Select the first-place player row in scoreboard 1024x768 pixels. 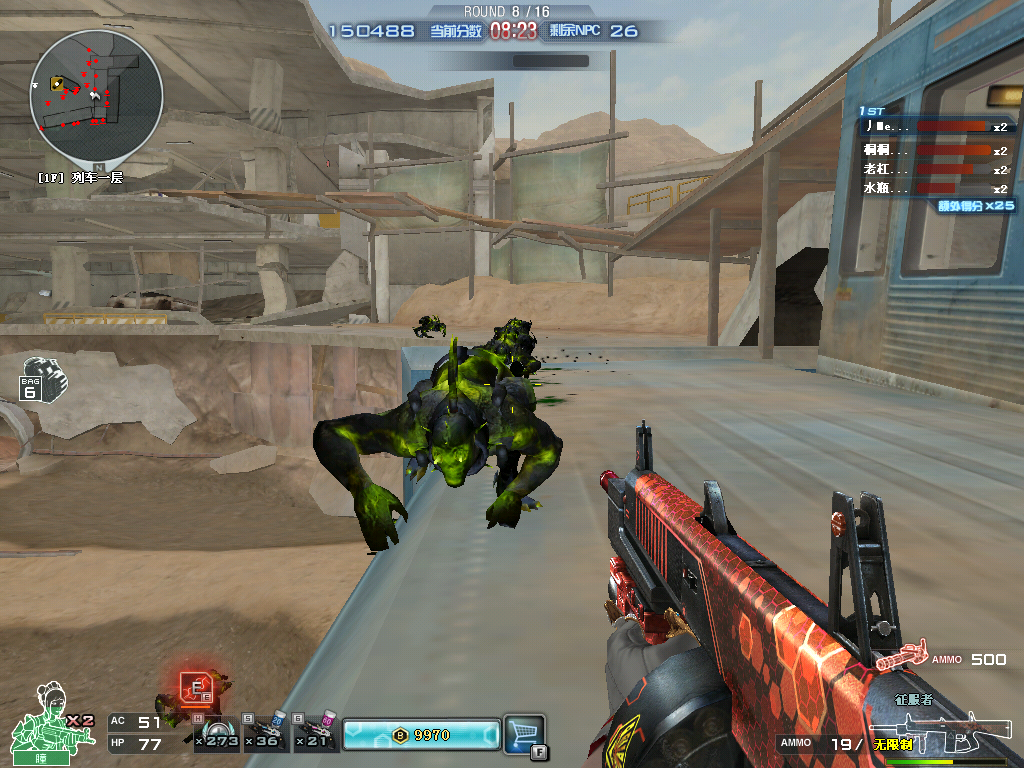point(935,127)
